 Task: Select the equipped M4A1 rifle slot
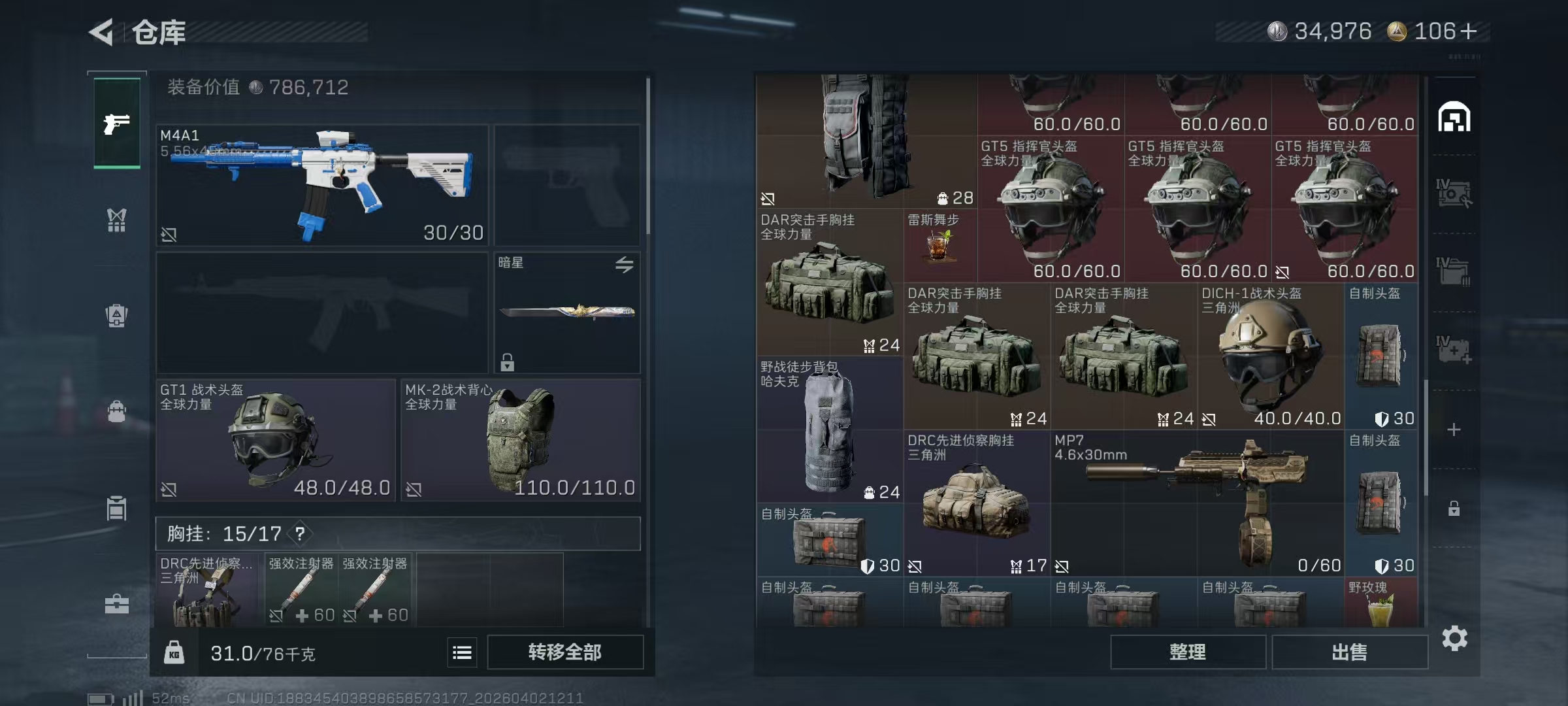(322, 185)
